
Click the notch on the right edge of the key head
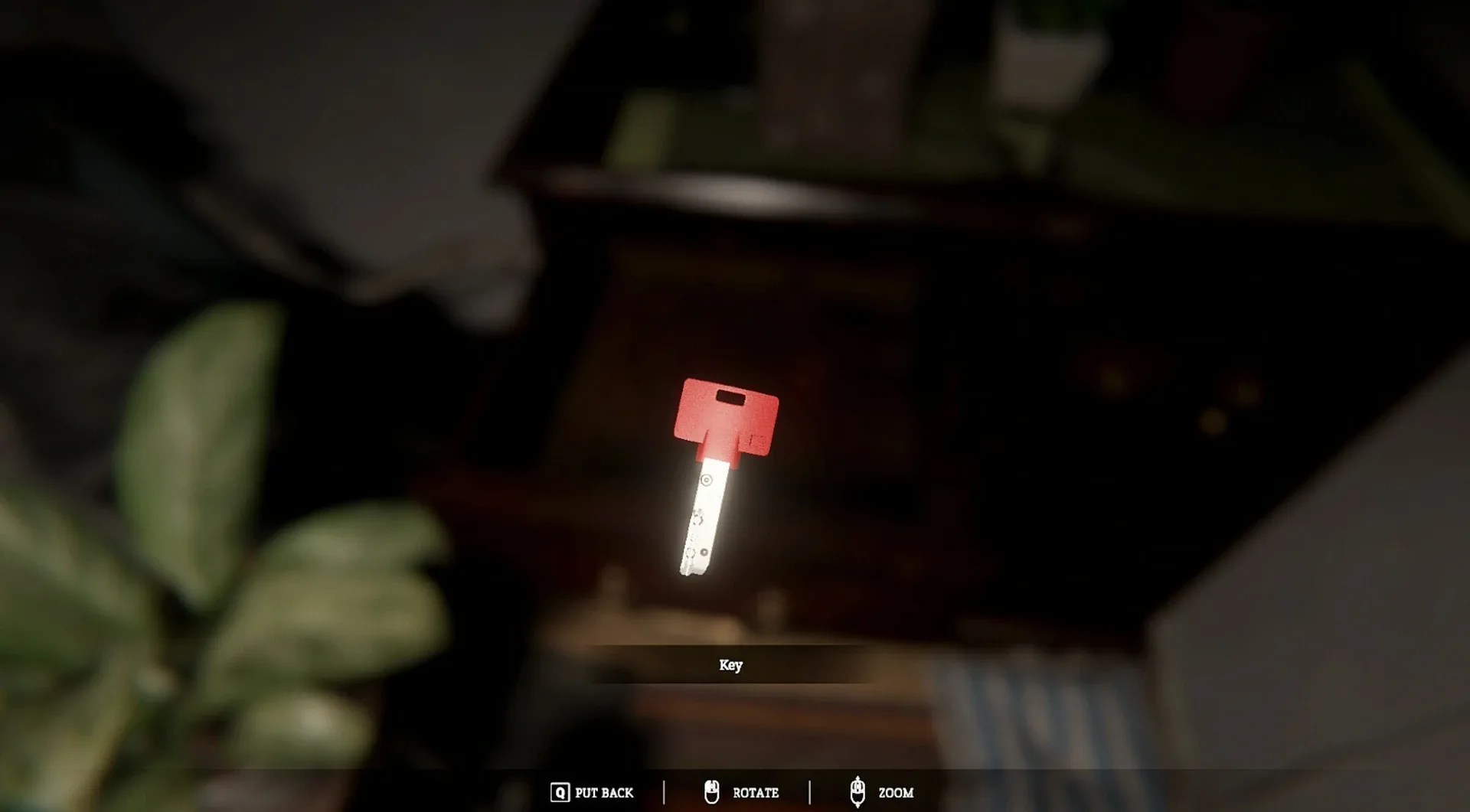(x=758, y=442)
